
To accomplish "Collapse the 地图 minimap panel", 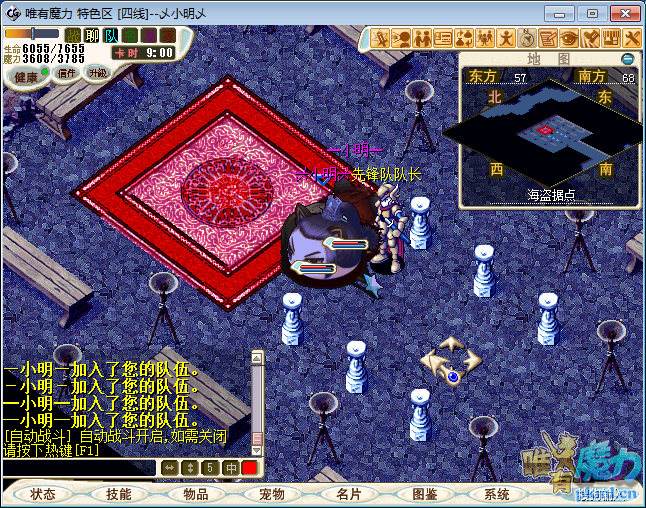I will coord(628,59).
